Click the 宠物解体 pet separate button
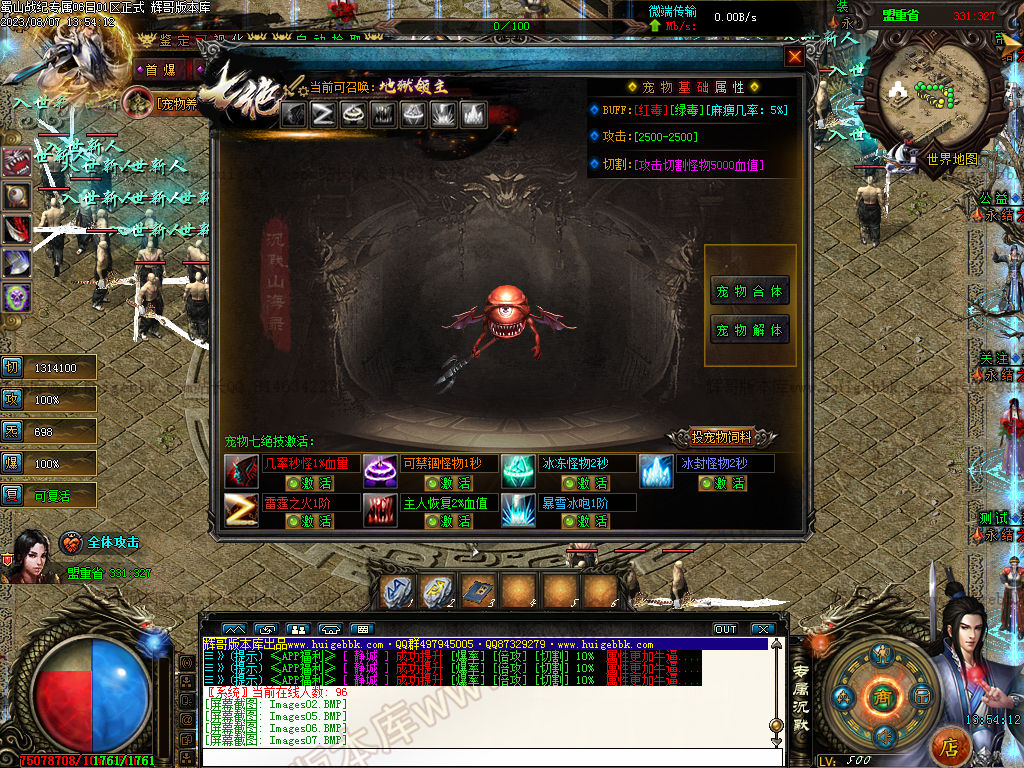The height and width of the screenshot is (768, 1024). point(750,329)
